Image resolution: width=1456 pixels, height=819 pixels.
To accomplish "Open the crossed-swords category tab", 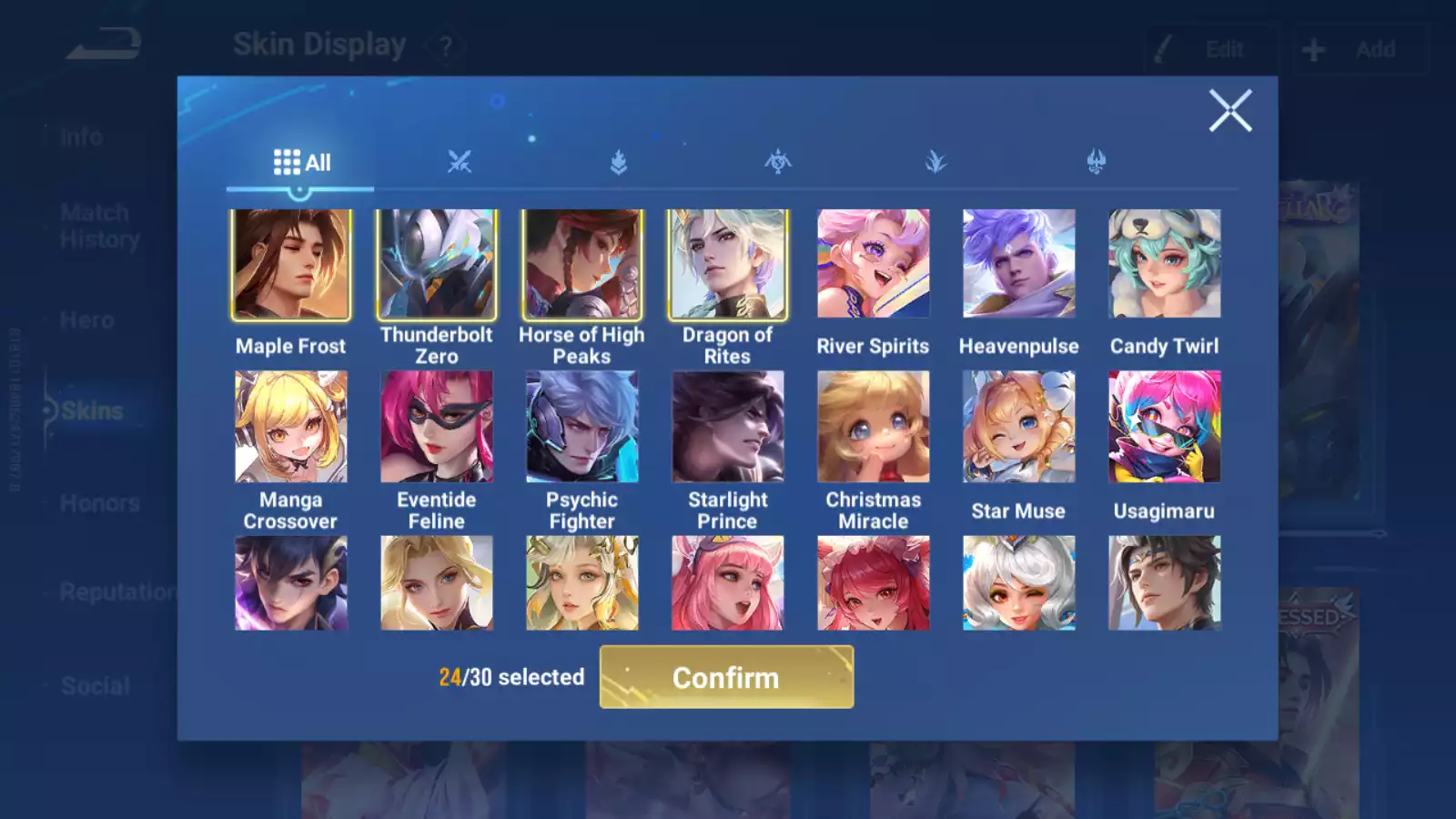I will coord(460,163).
